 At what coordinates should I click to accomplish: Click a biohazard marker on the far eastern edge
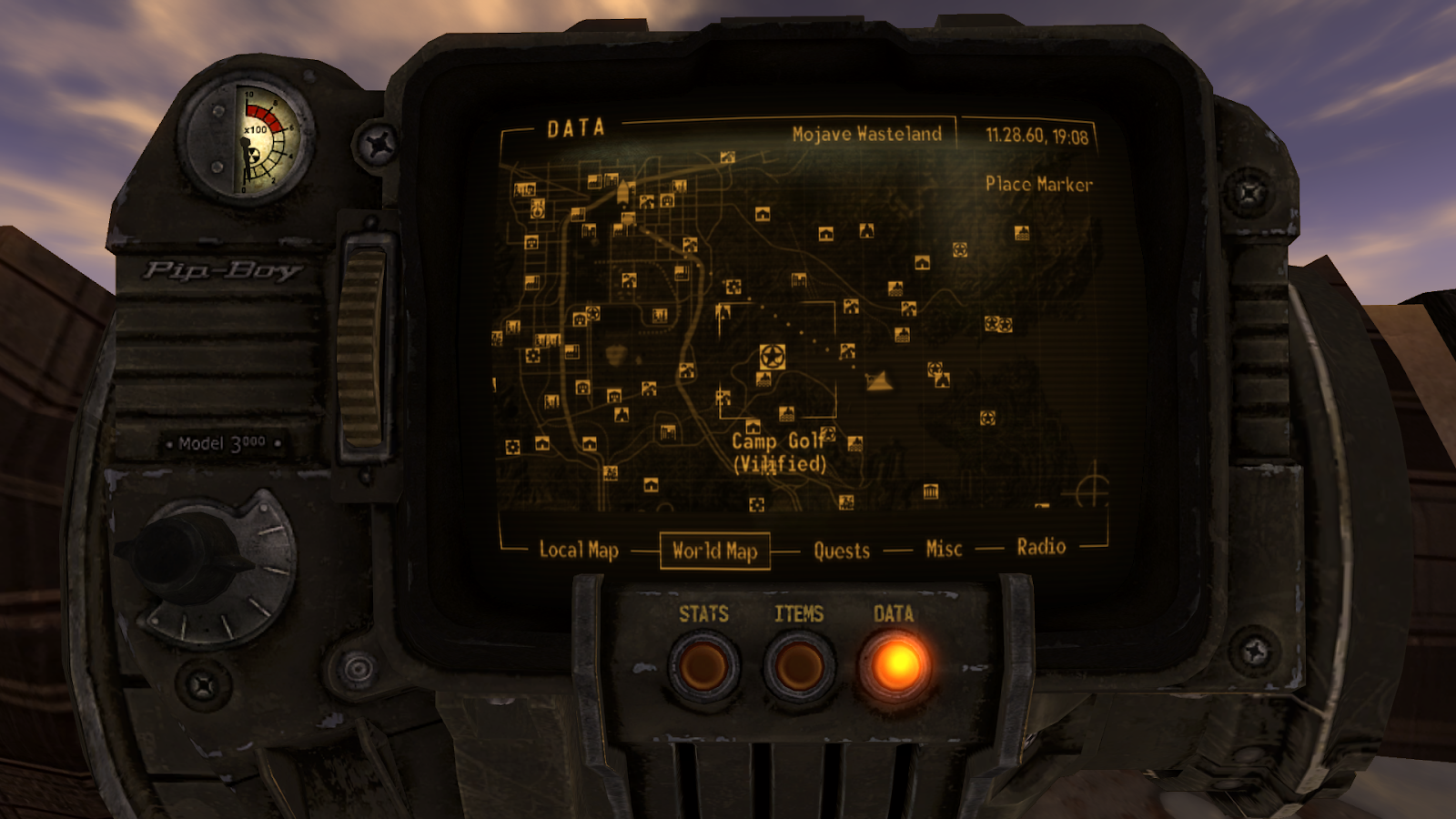pos(1006,323)
